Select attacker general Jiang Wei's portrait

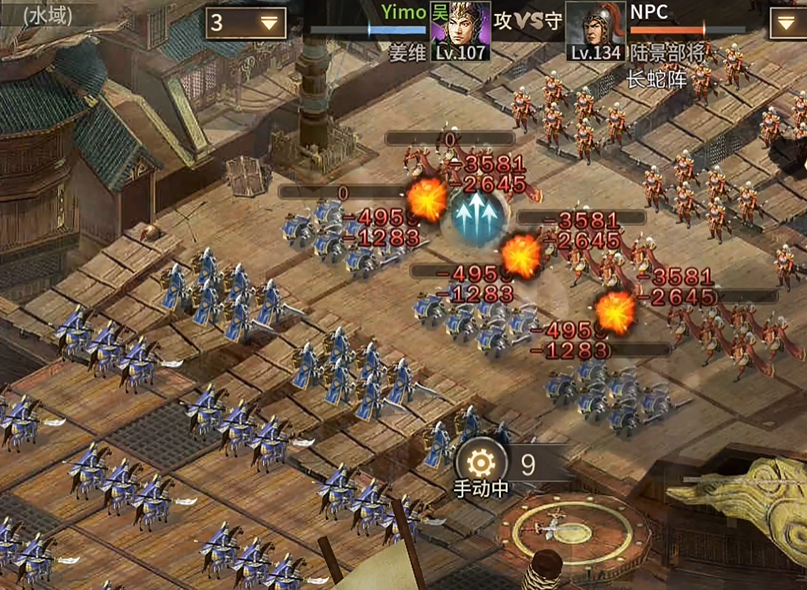pyautogui.click(x=461, y=29)
